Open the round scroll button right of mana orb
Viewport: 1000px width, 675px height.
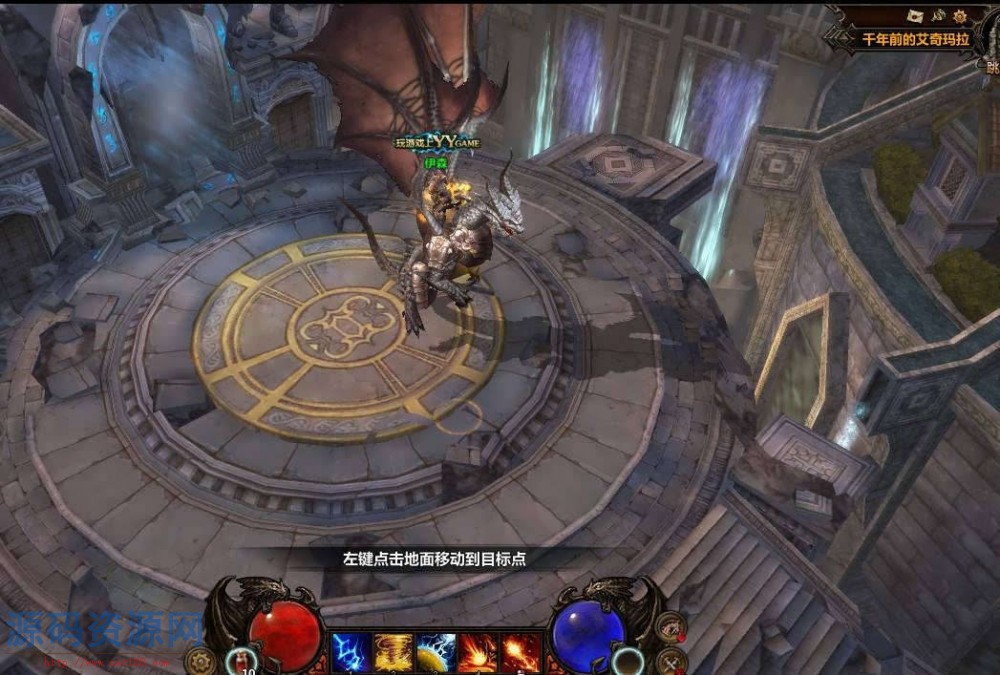coord(670,626)
